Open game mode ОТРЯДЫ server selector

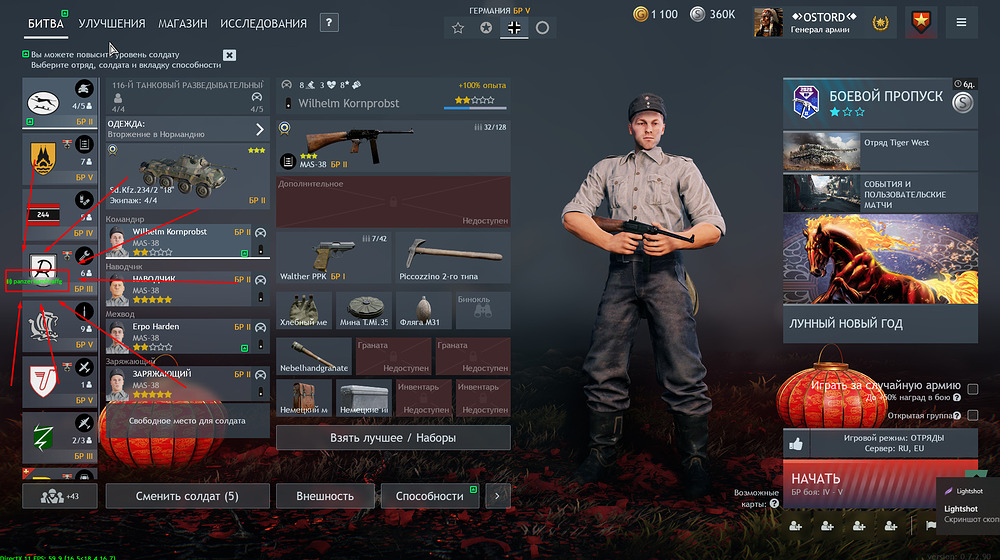coord(880,443)
